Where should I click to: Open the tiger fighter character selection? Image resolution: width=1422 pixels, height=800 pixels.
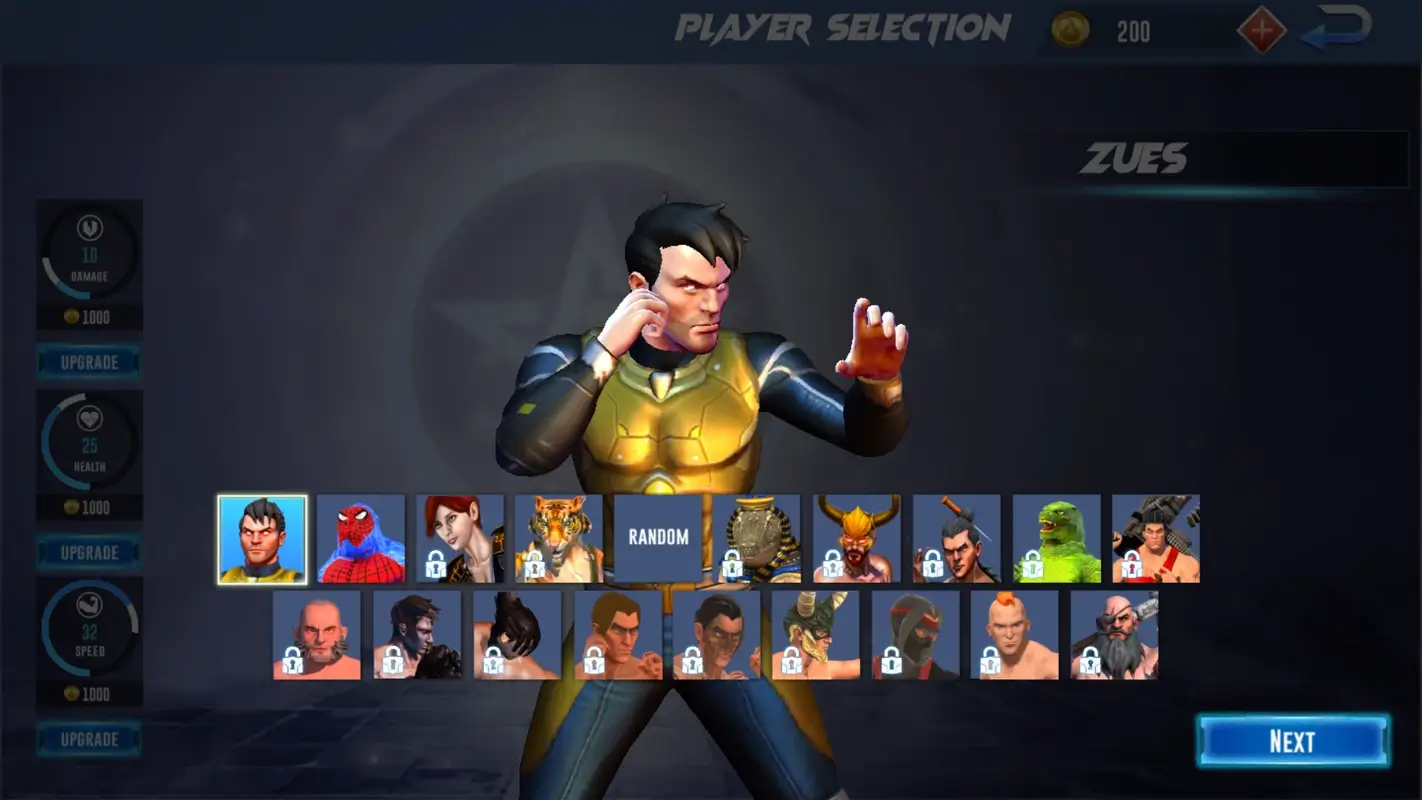[x=557, y=538]
